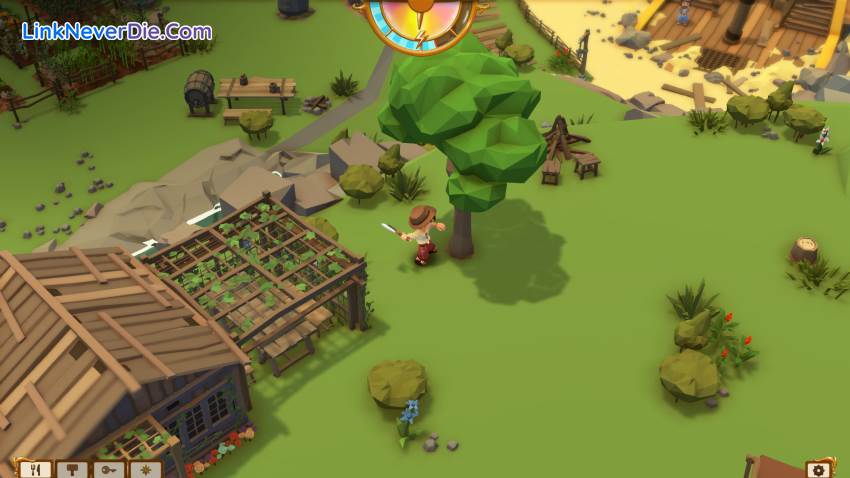Open the key items button
This screenshot has width=850, height=478.
(x=108, y=469)
